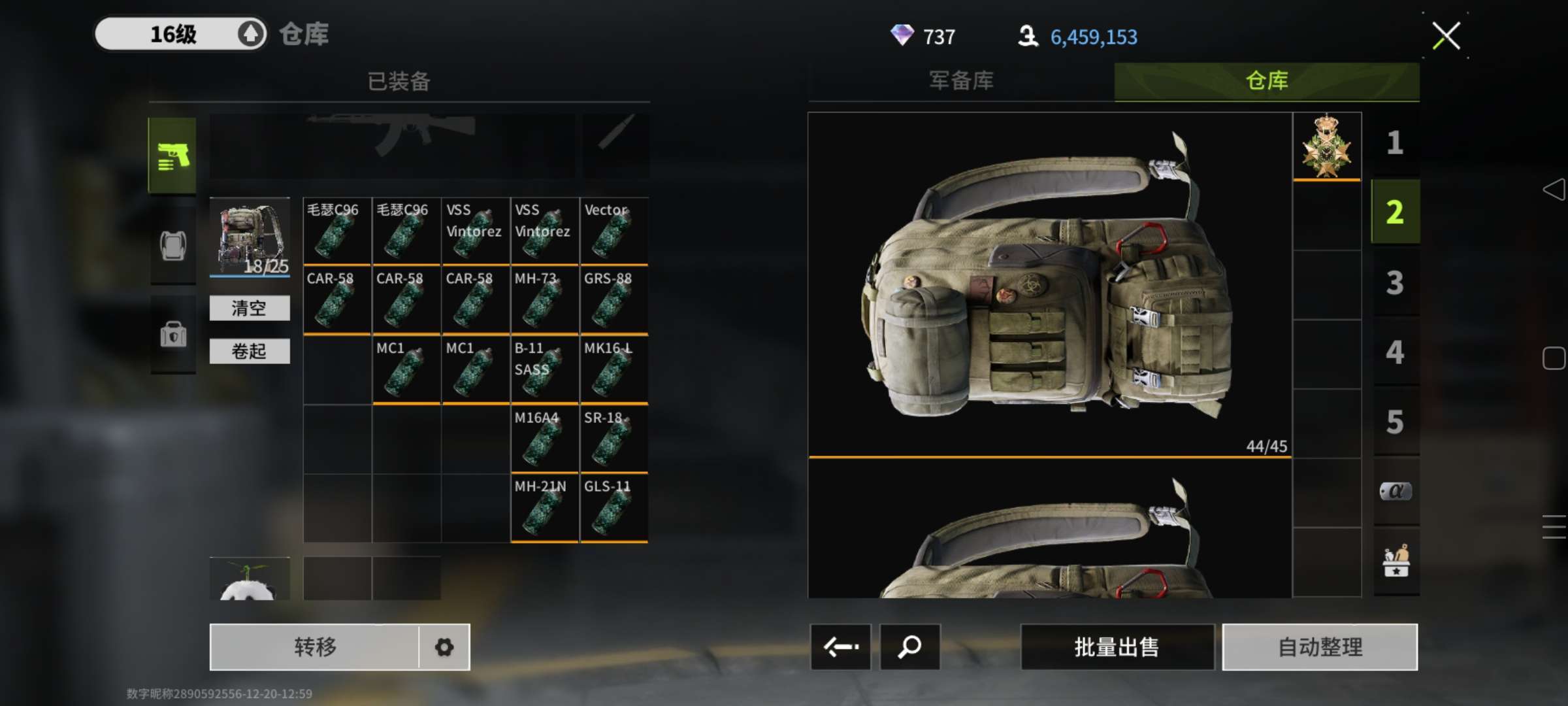This screenshot has width=1568, height=706.
Task: Select the 仓库 tab
Action: pos(1266,81)
